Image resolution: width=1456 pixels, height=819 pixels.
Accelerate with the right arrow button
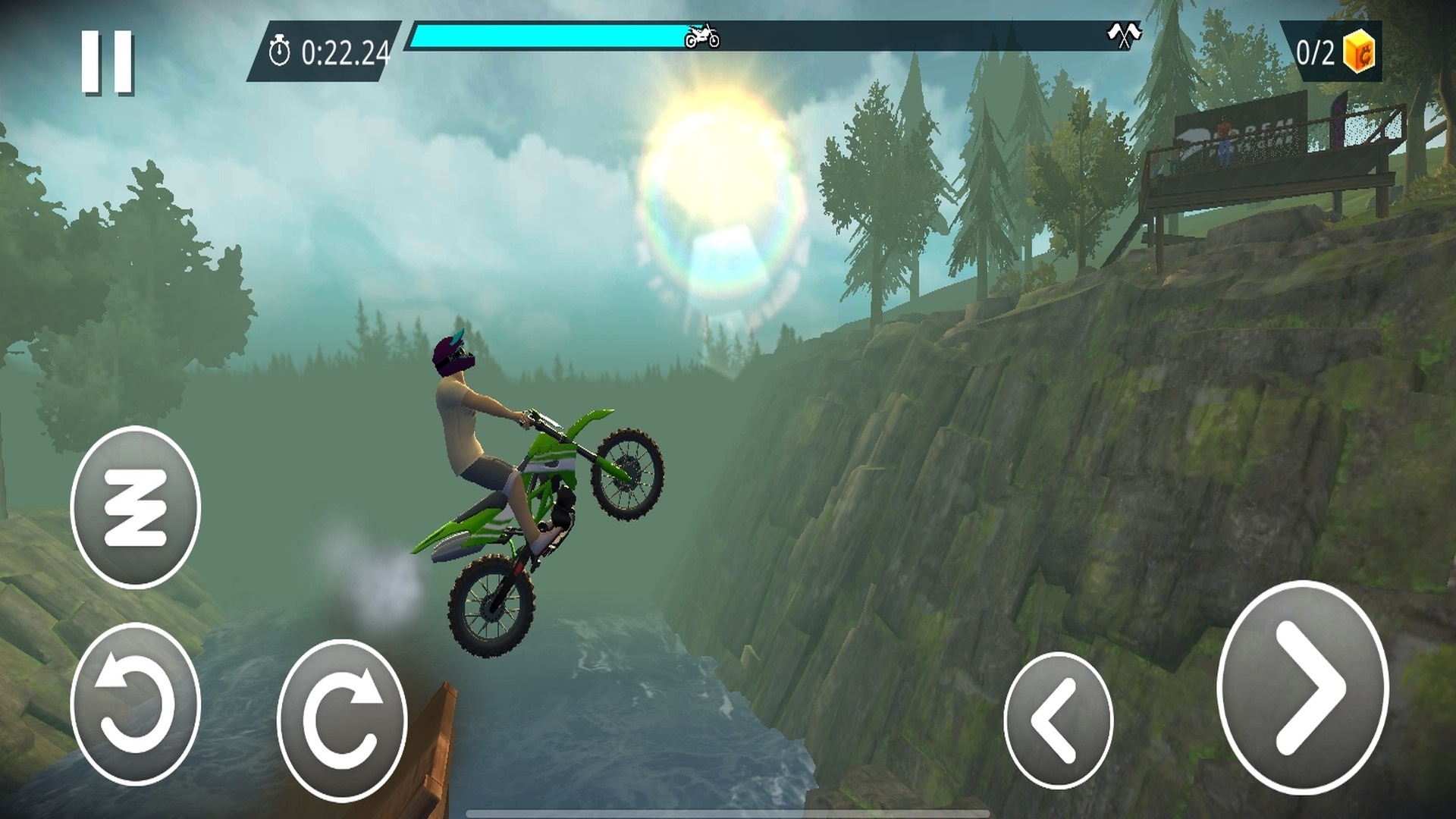(x=1302, y=689)
